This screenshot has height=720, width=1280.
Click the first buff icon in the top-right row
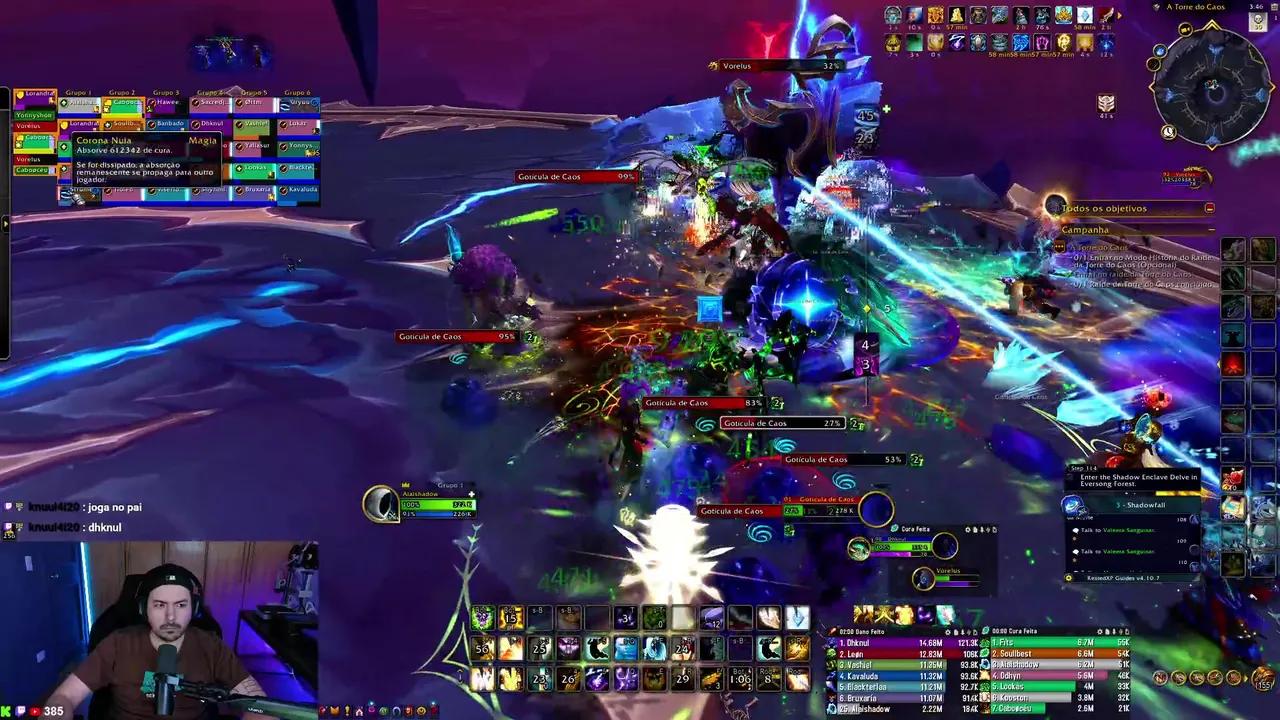[893, 14]
